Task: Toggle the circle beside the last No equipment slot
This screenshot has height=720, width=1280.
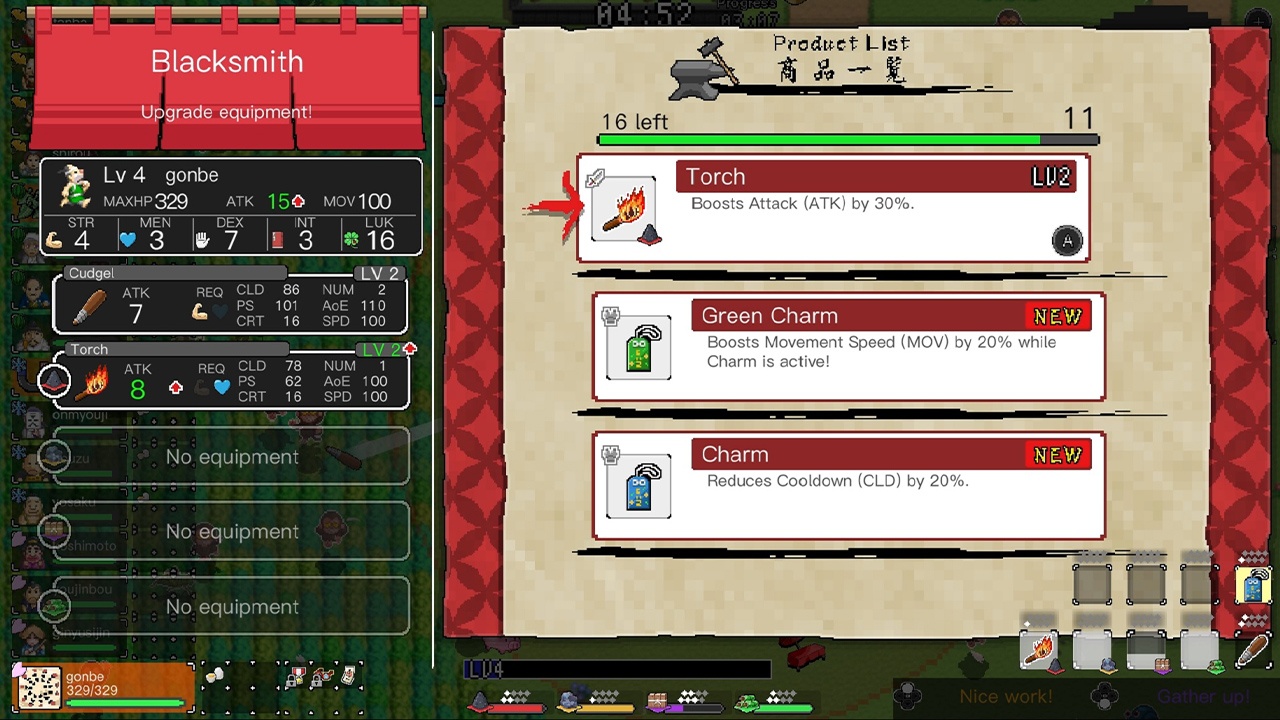Action: tap(54, 607)
